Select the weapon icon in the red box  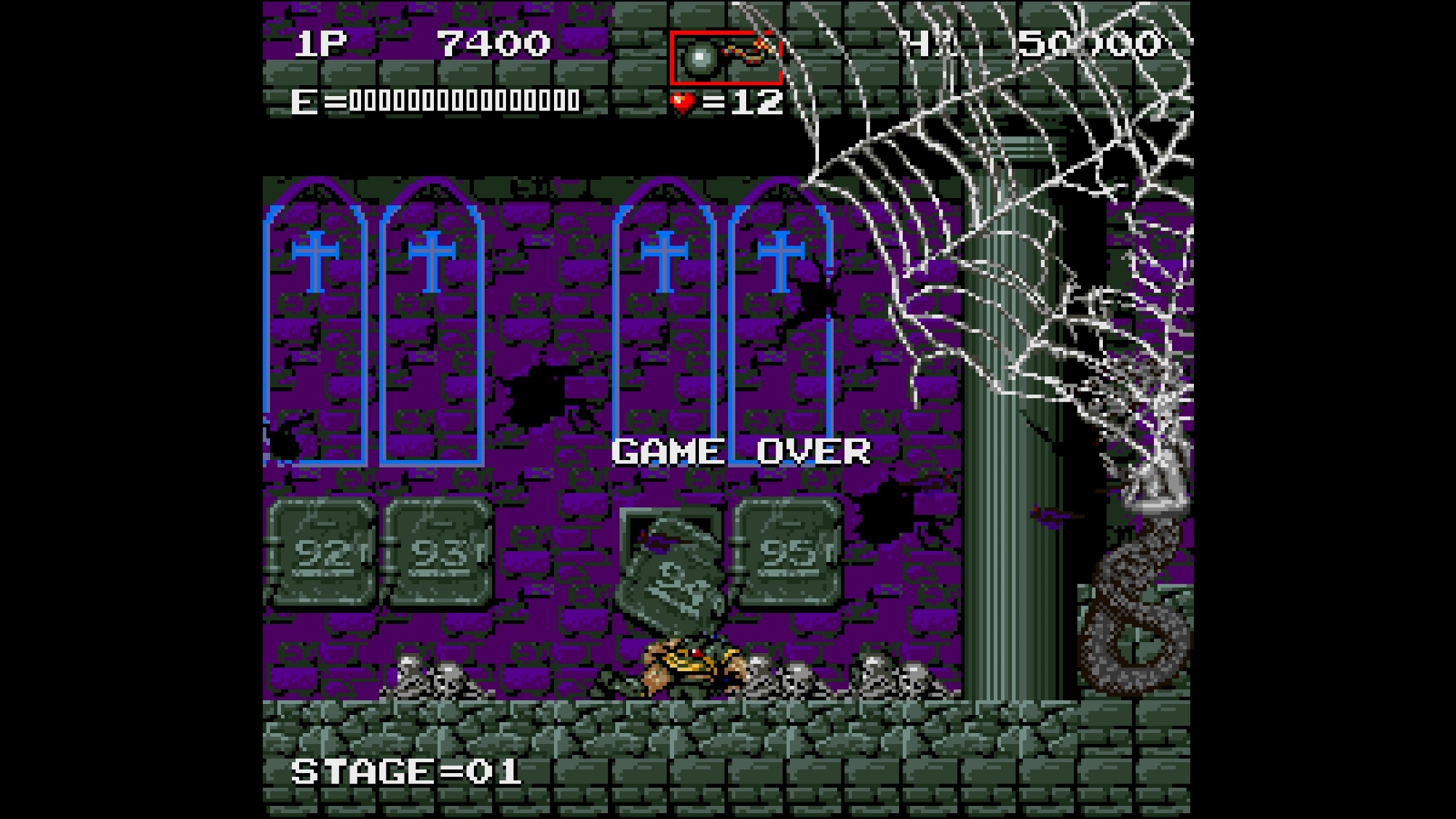point(725,57)
